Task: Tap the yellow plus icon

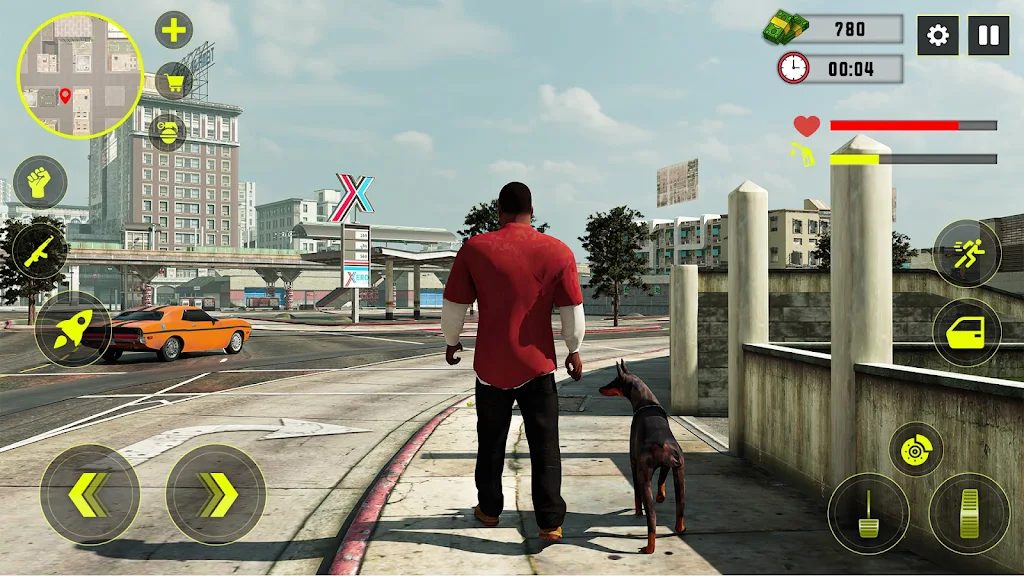Action: point(174,30)
